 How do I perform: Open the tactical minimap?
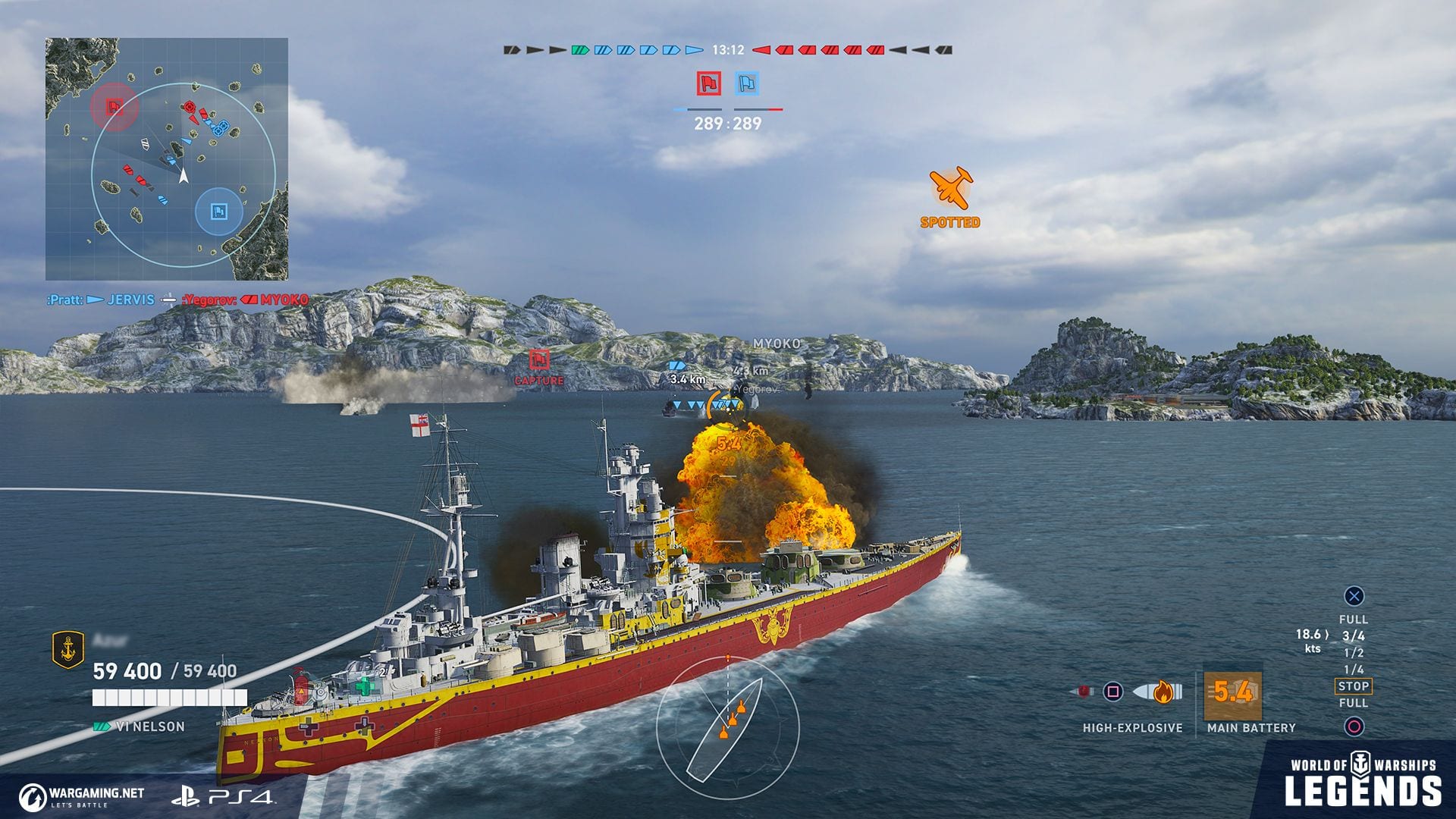[167, 159]
